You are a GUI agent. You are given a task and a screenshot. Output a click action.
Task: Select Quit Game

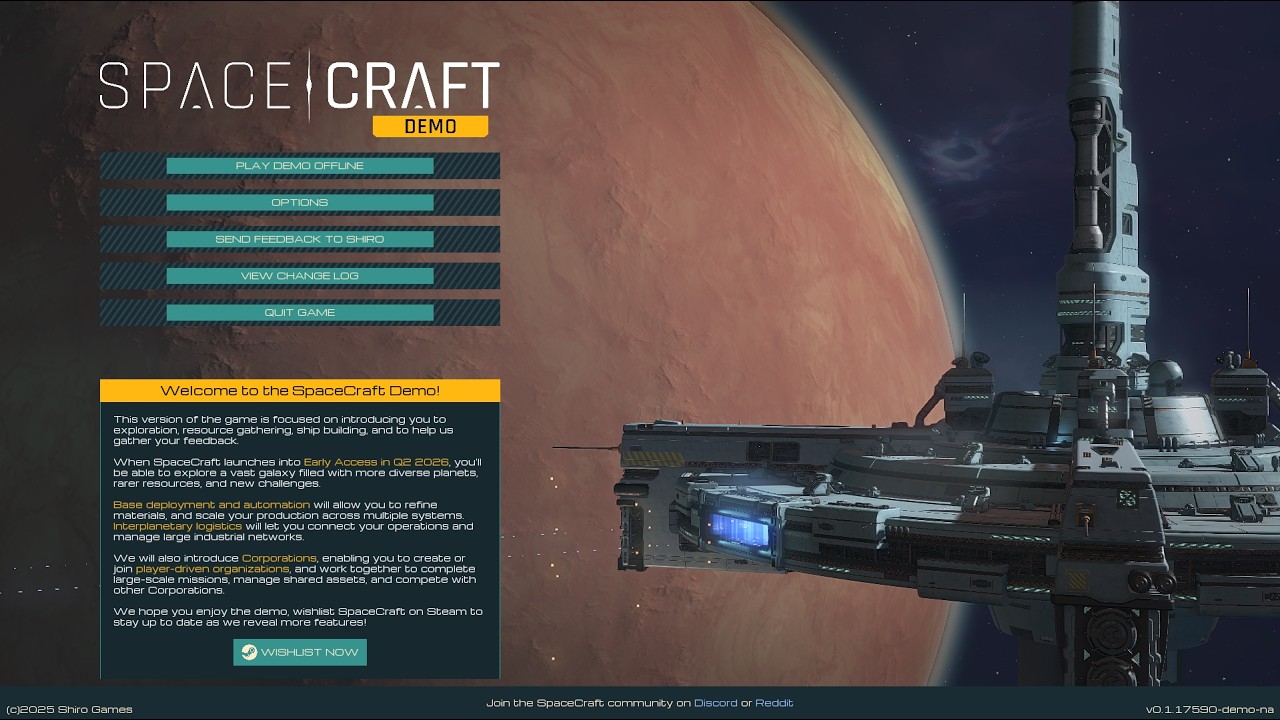[299, 312]
